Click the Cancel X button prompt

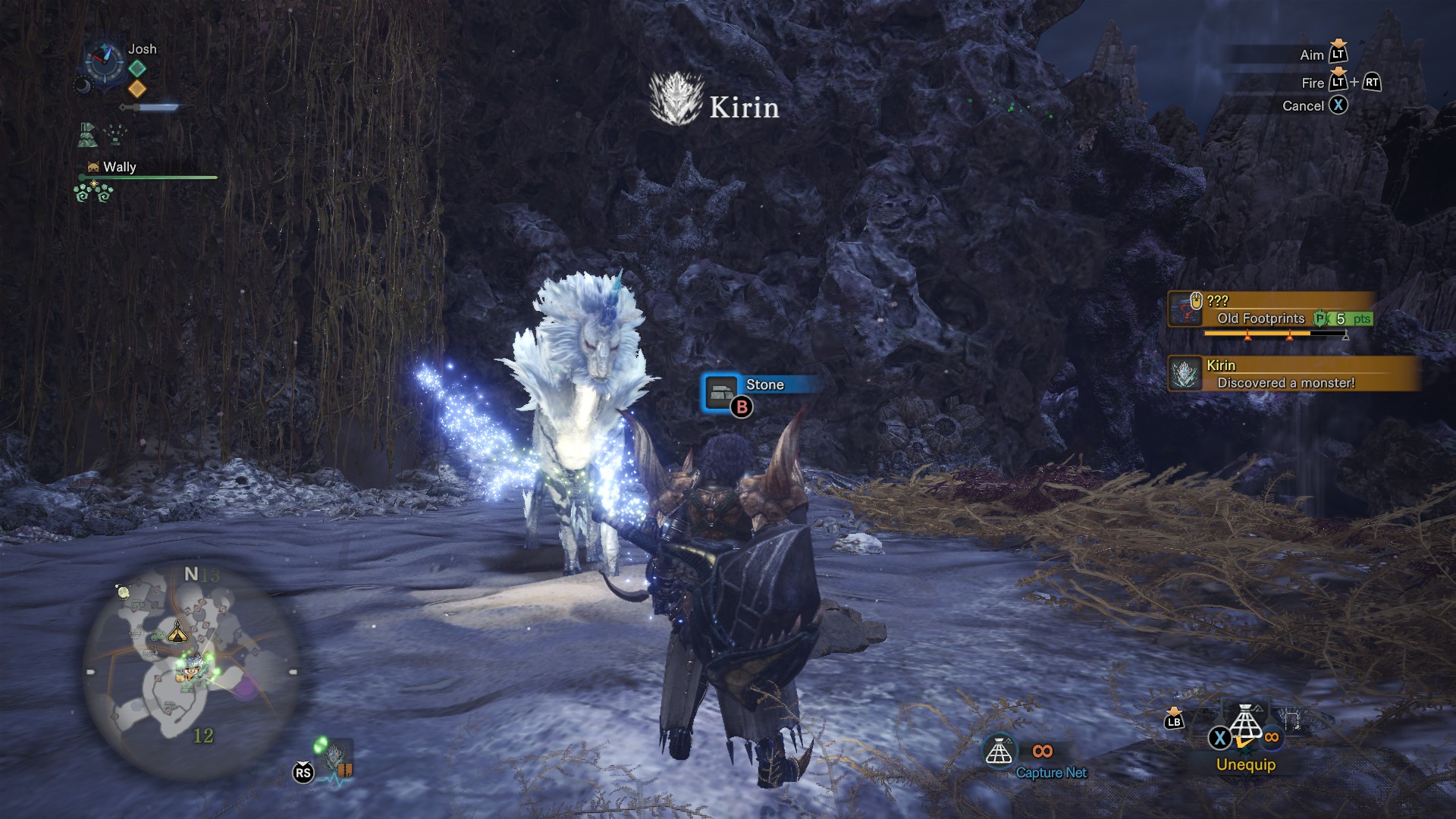[x=1339, y=106]
